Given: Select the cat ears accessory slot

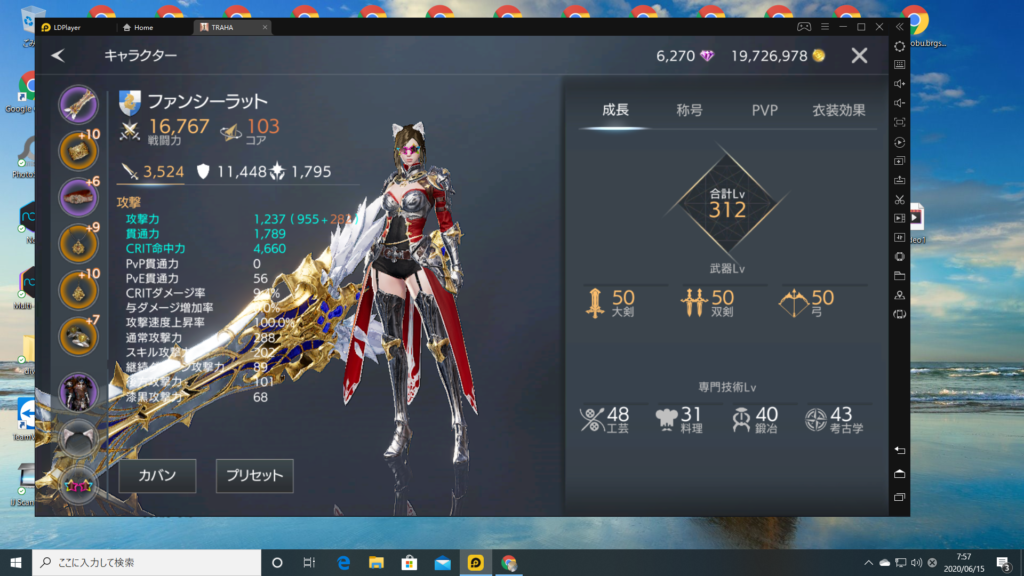Looking at the screenshot, I should pos(78,436).
